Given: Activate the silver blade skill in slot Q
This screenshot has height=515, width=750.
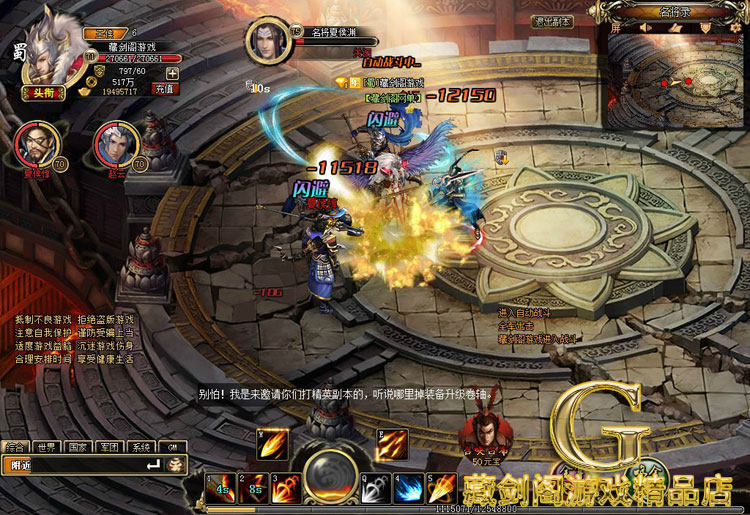Looking at the screenshot, I should (x=376, y=489).
